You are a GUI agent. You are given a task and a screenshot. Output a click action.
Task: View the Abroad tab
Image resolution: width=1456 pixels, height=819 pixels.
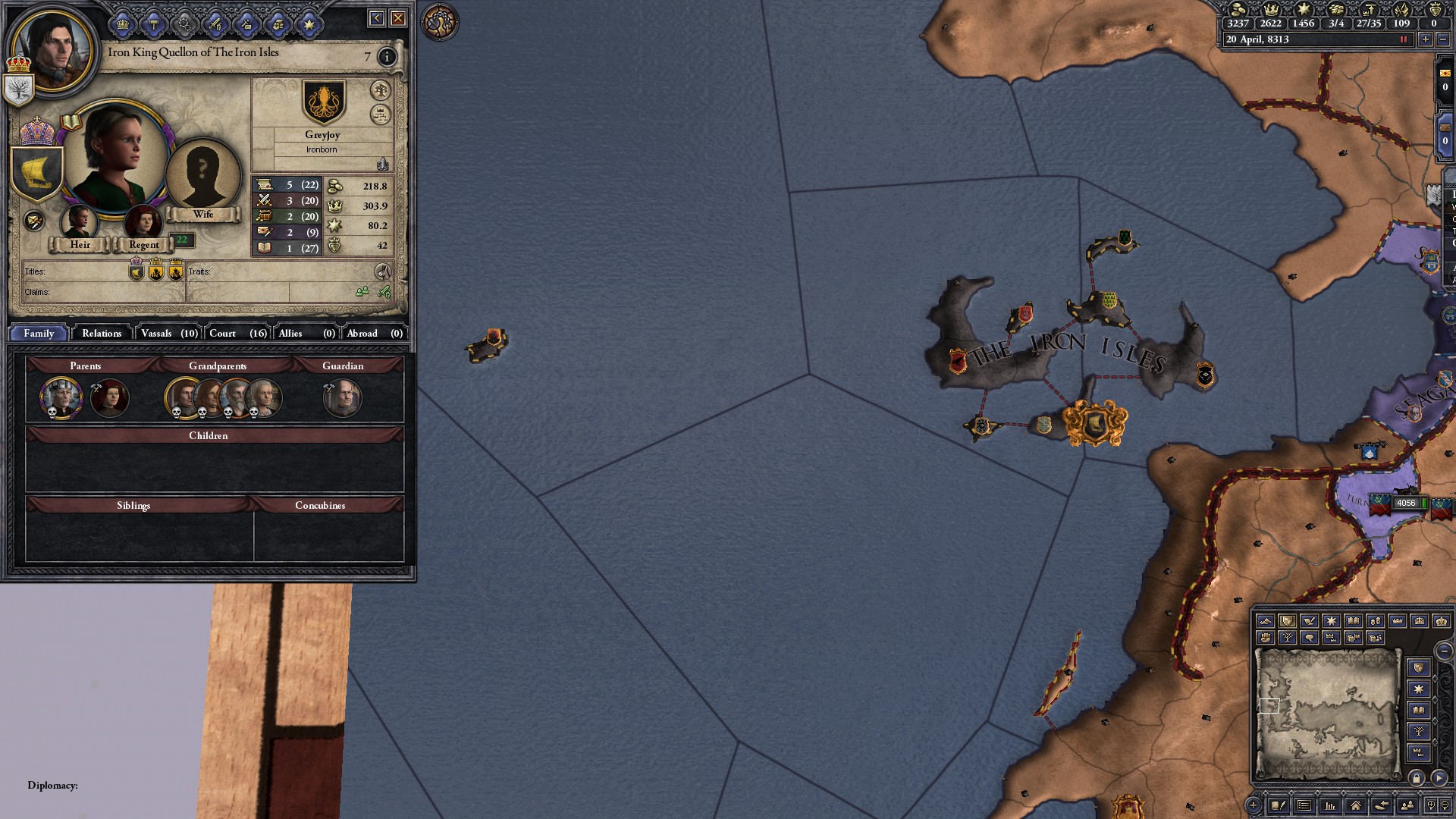(374, 333)
